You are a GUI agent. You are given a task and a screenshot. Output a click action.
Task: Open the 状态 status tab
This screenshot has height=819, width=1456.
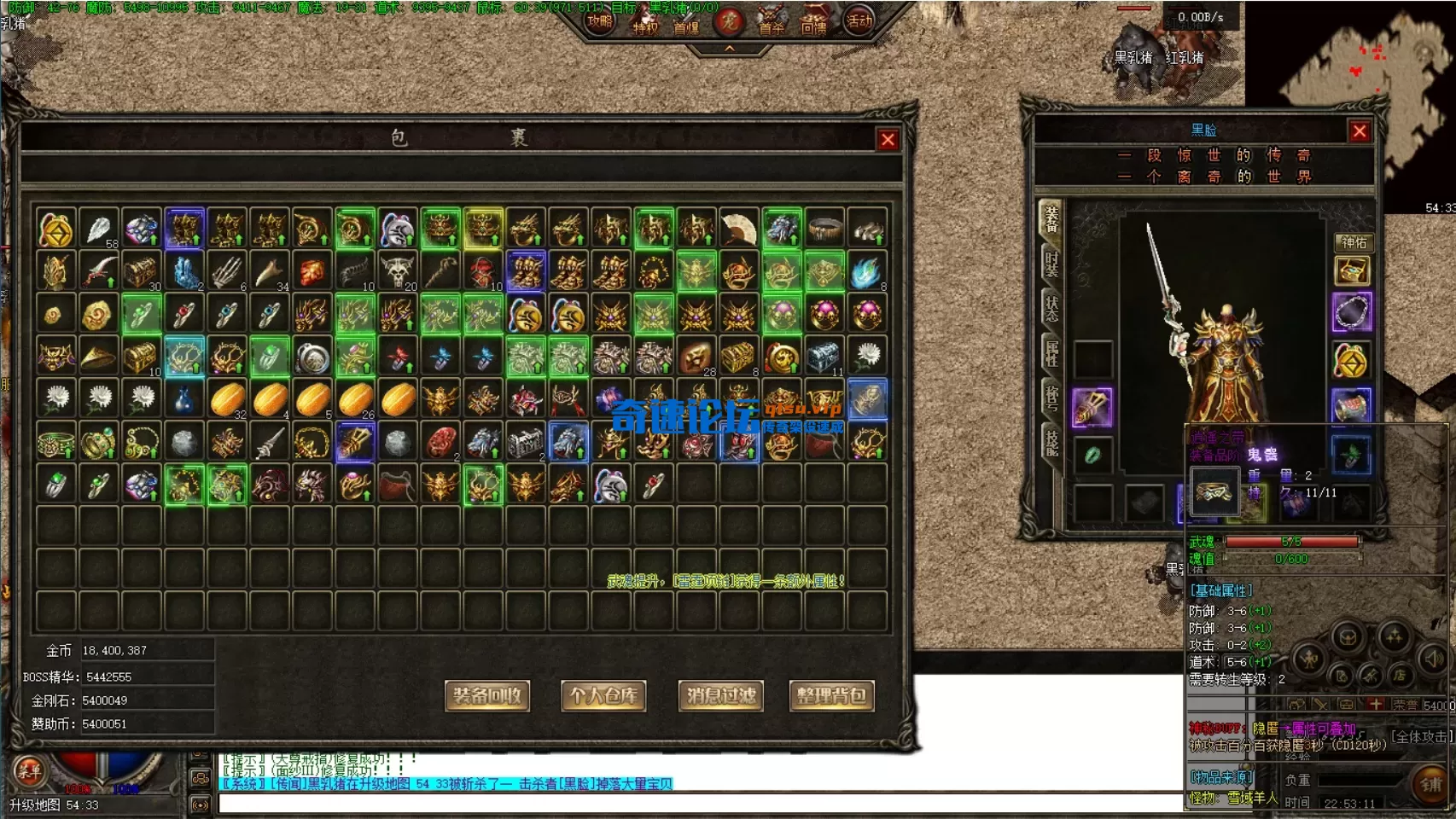point(1051,309)
